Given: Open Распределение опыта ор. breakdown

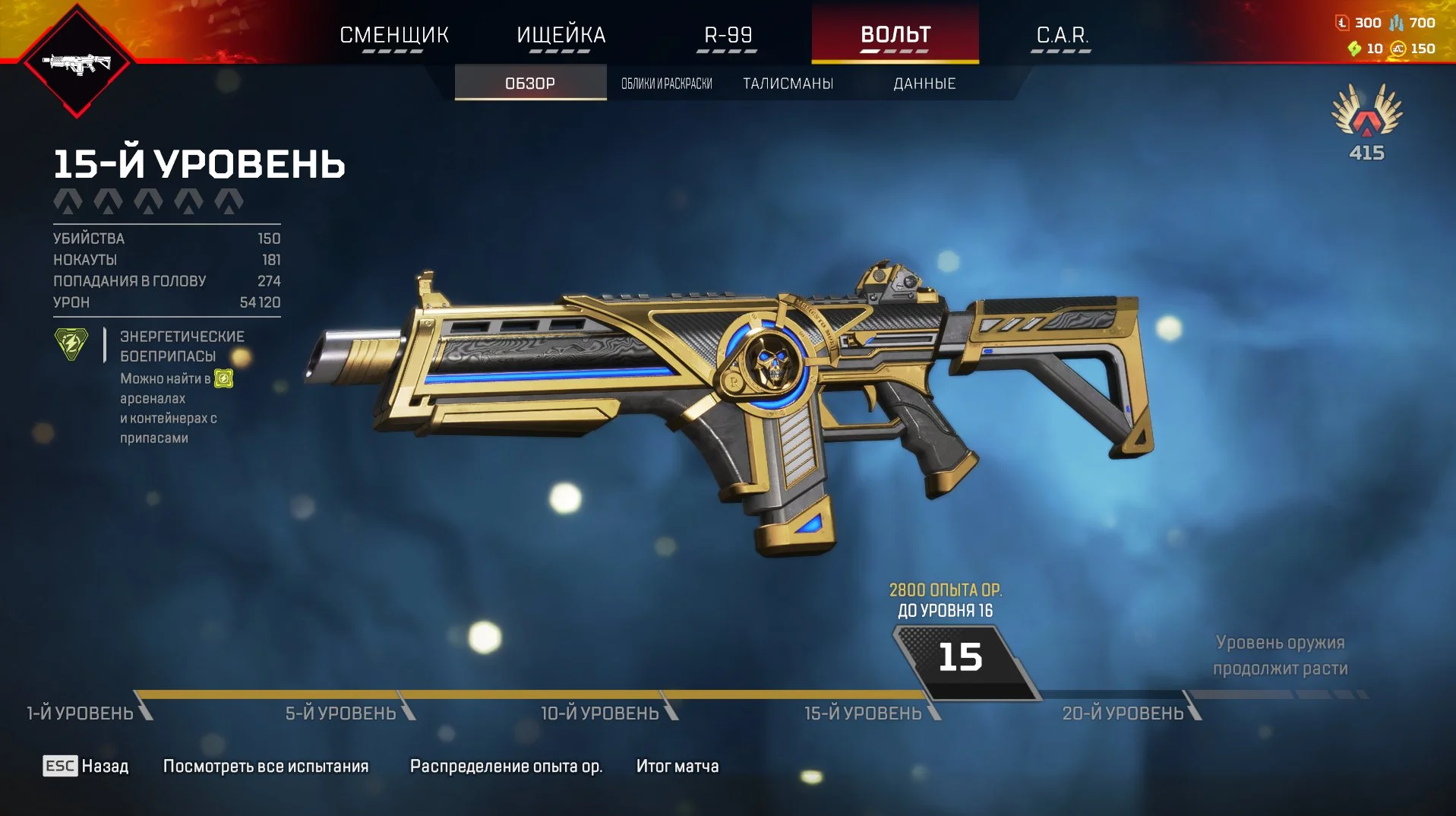Looking at the screenshot, I should point(506,766).
